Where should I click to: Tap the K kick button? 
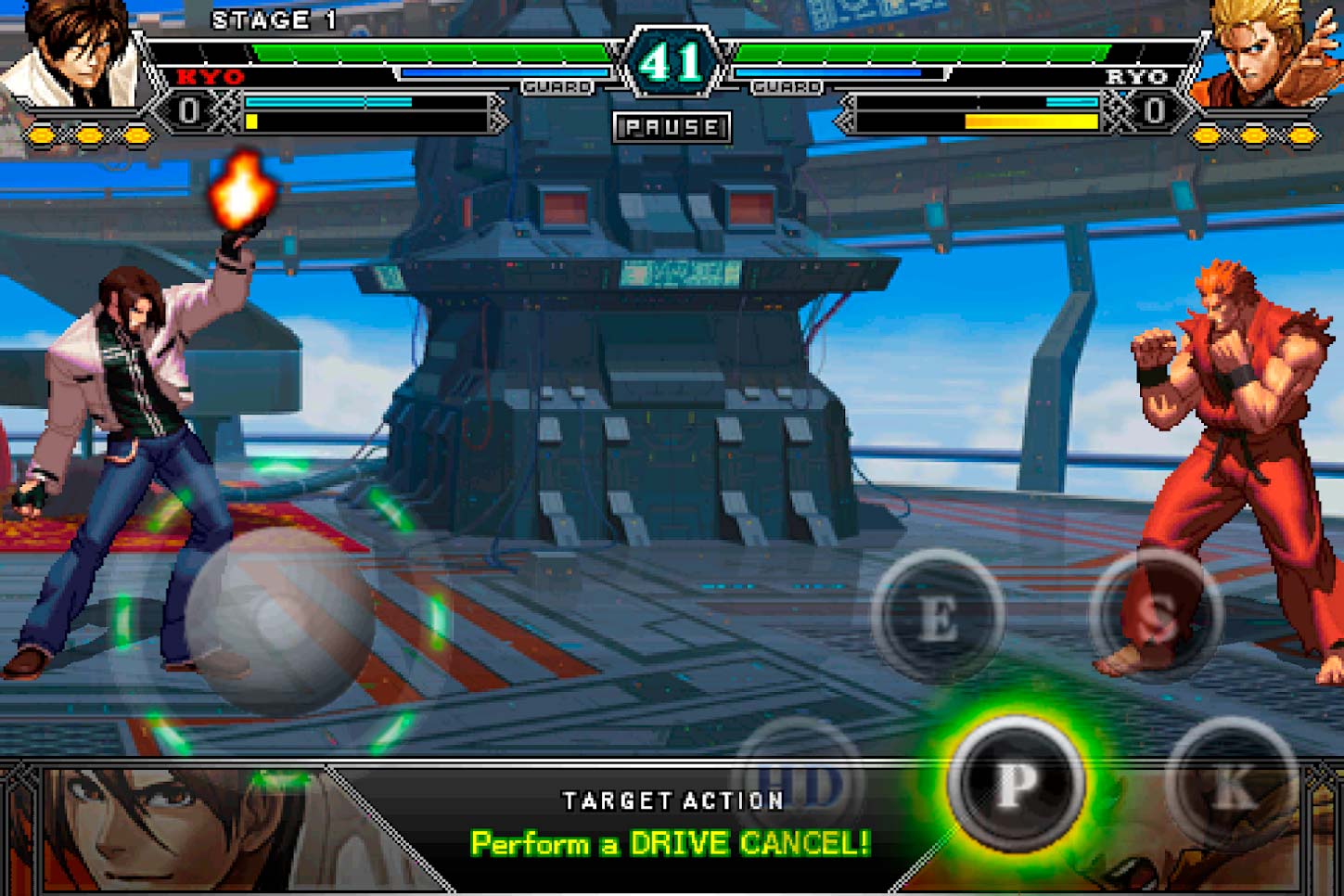[1232, 786]
